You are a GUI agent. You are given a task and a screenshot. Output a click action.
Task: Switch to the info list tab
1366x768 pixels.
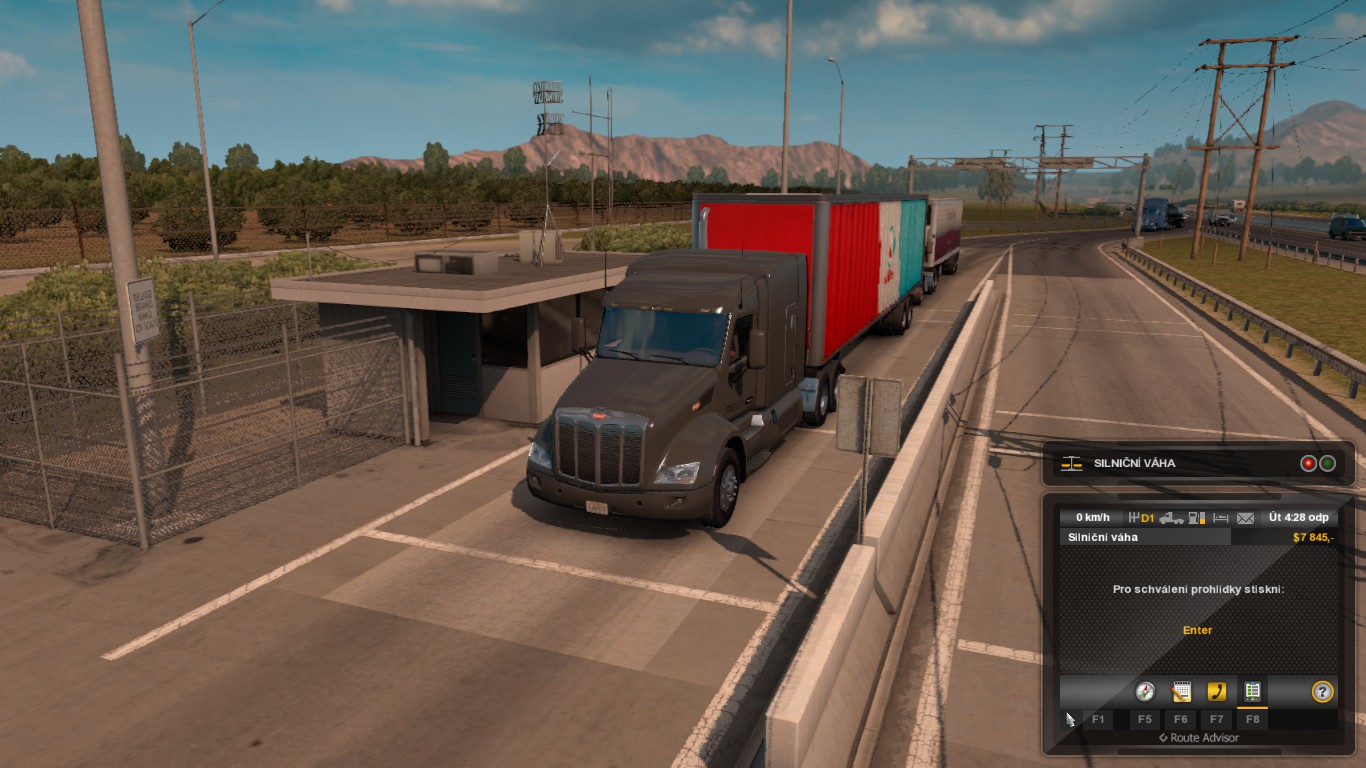click(x=1252, y=691)
